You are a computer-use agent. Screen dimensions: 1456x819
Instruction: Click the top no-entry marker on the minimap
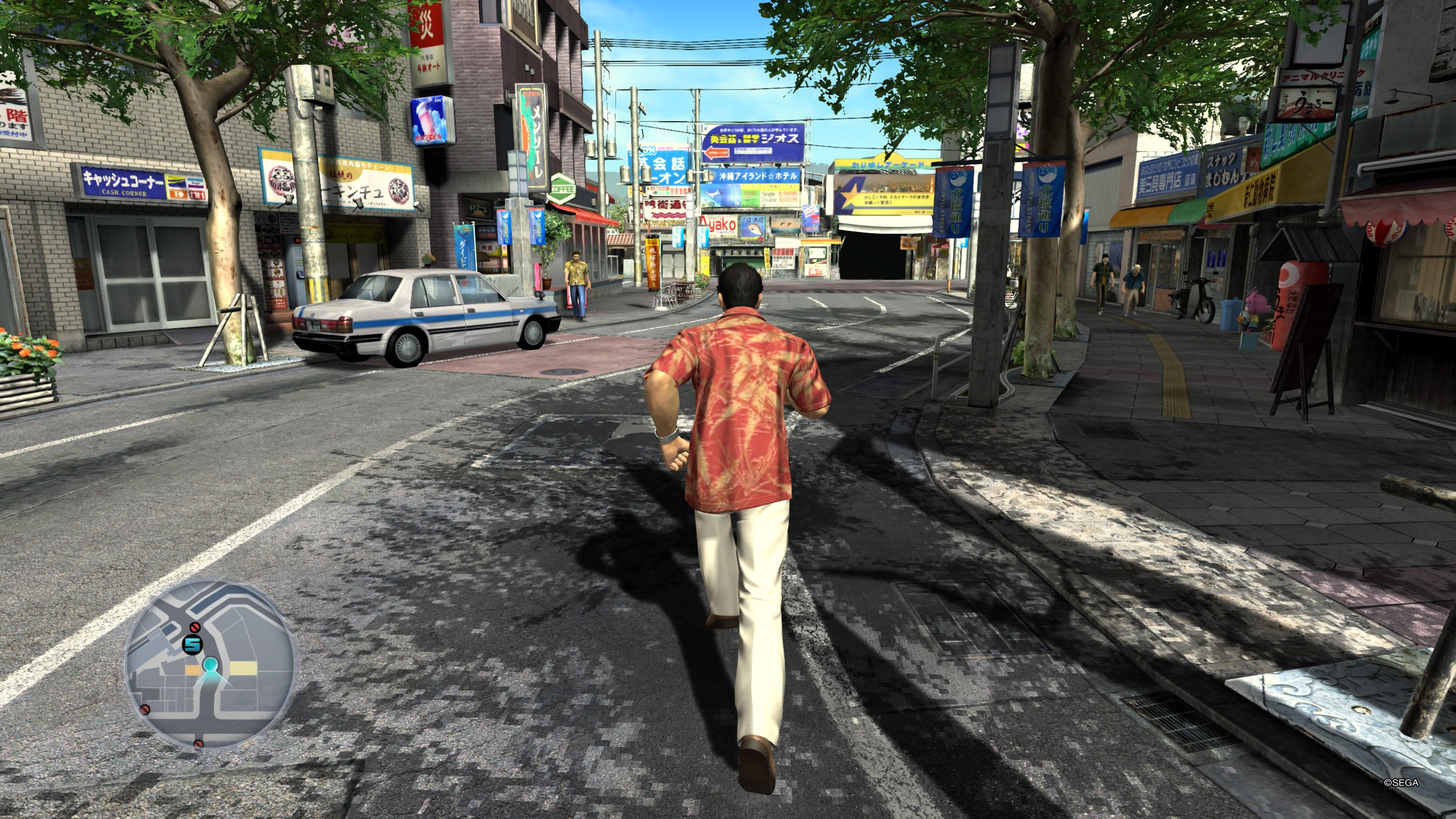tap(195, 628)
